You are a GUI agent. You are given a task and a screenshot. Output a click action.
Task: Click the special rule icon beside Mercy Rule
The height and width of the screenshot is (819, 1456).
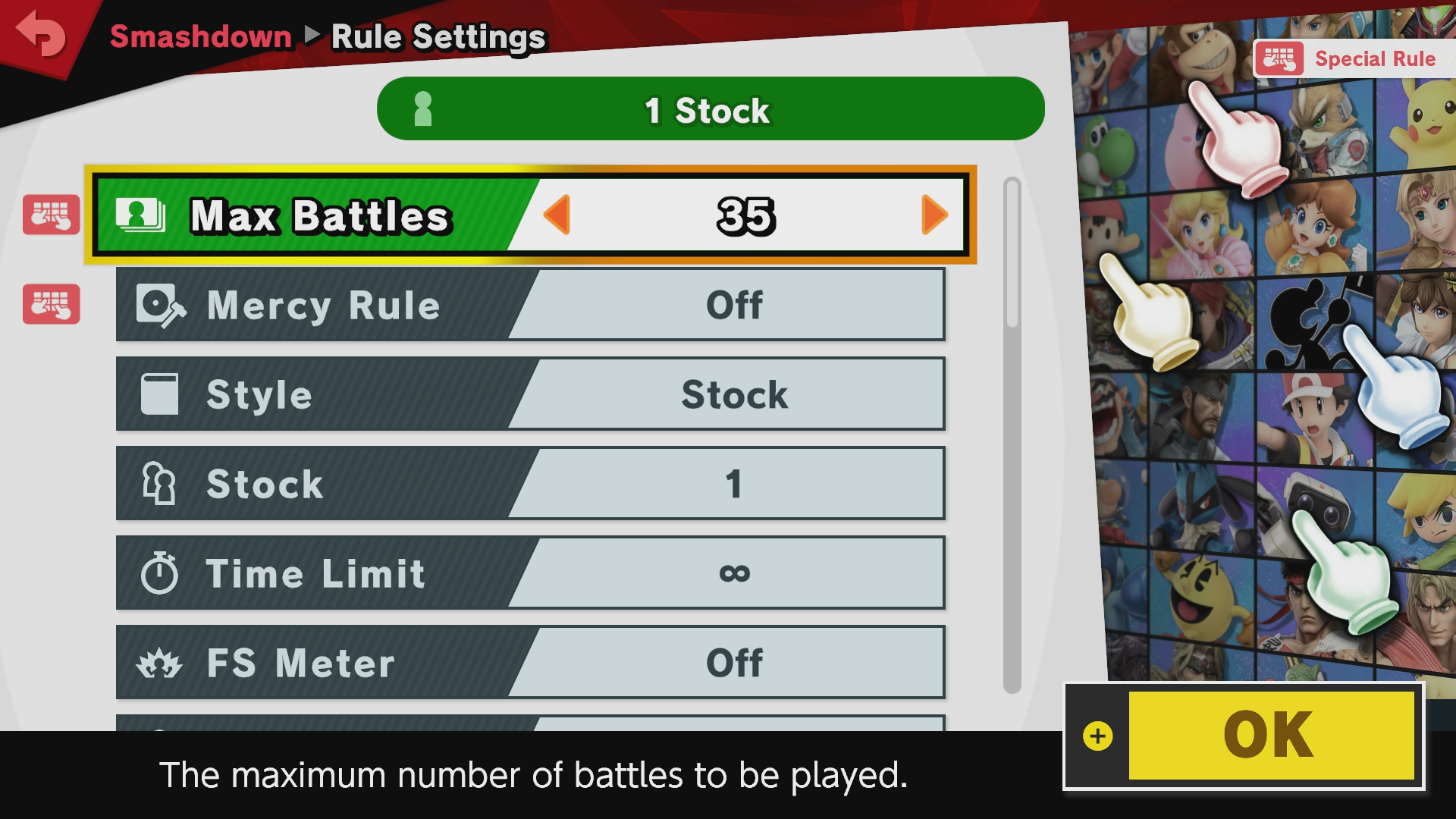click(x=51, y=304)
